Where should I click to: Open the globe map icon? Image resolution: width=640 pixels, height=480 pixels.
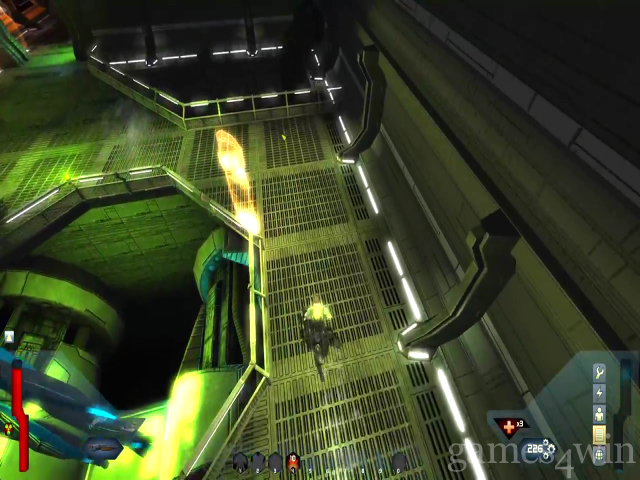pos(599,455)
